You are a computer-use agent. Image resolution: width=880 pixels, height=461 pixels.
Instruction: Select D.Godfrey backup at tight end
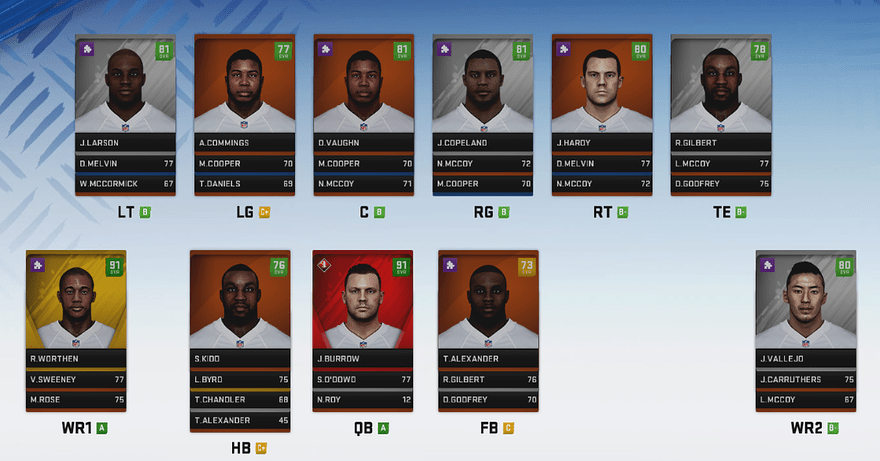click(719, 184)
